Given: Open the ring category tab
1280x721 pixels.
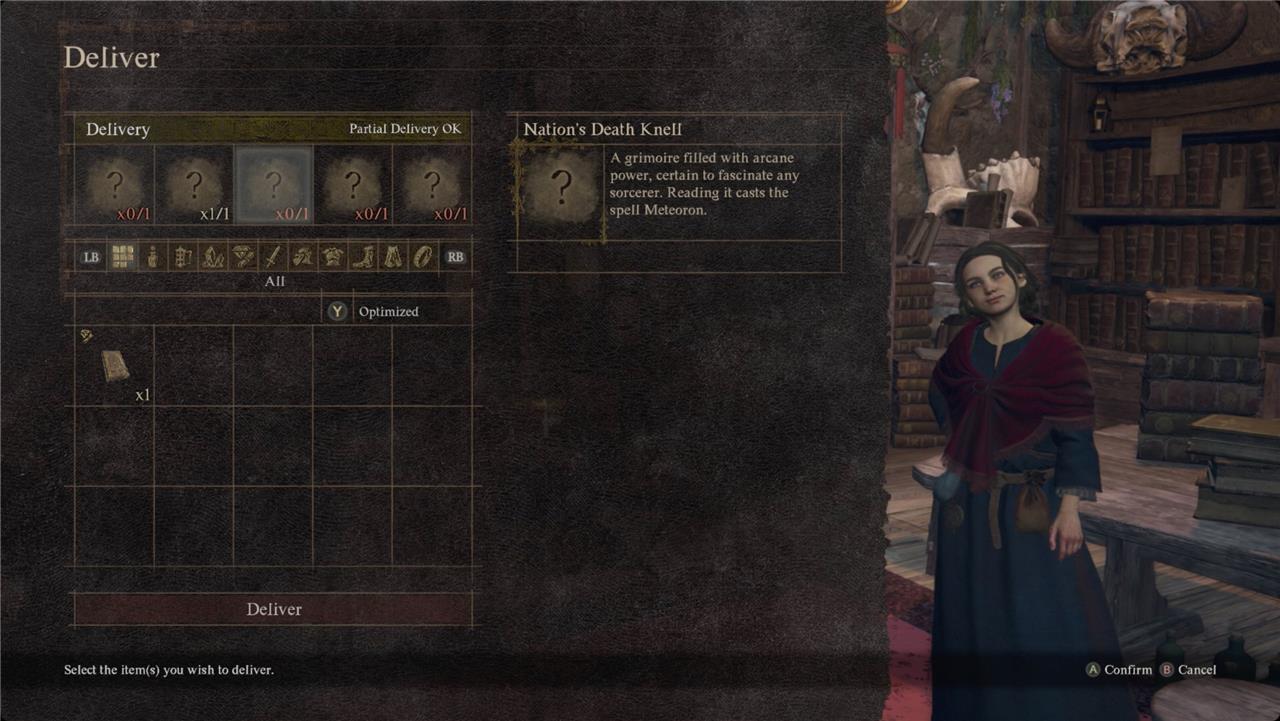Looking at the screenshot, I should click(x=423, y=257).
